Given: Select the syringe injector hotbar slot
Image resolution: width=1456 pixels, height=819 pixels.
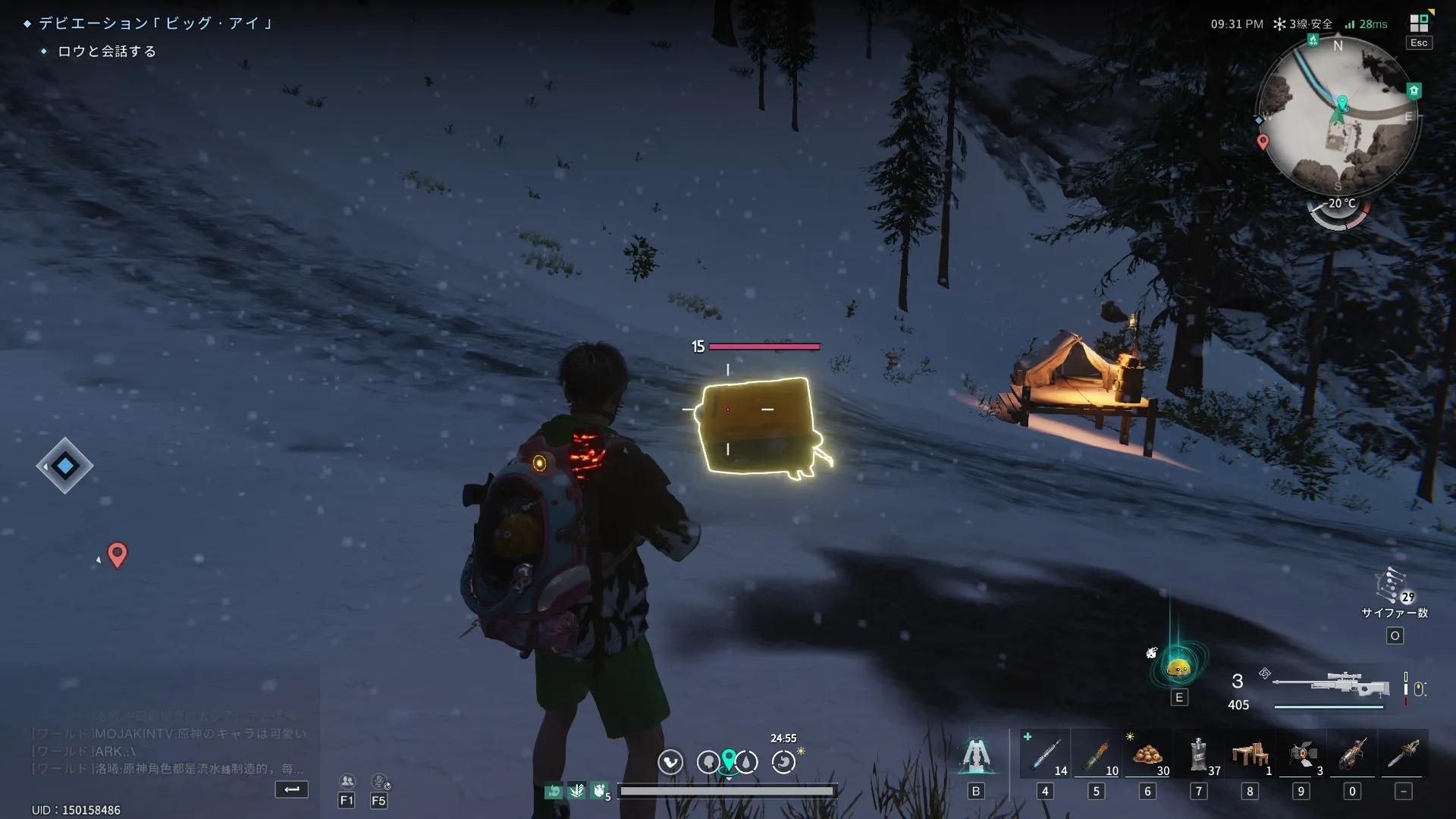Looking at the screenshot, I should 1046,754.
